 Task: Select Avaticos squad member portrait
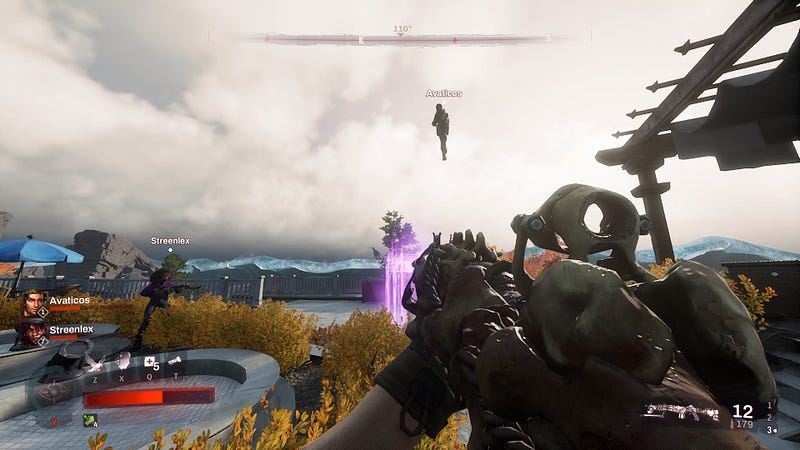coord(33,303)
